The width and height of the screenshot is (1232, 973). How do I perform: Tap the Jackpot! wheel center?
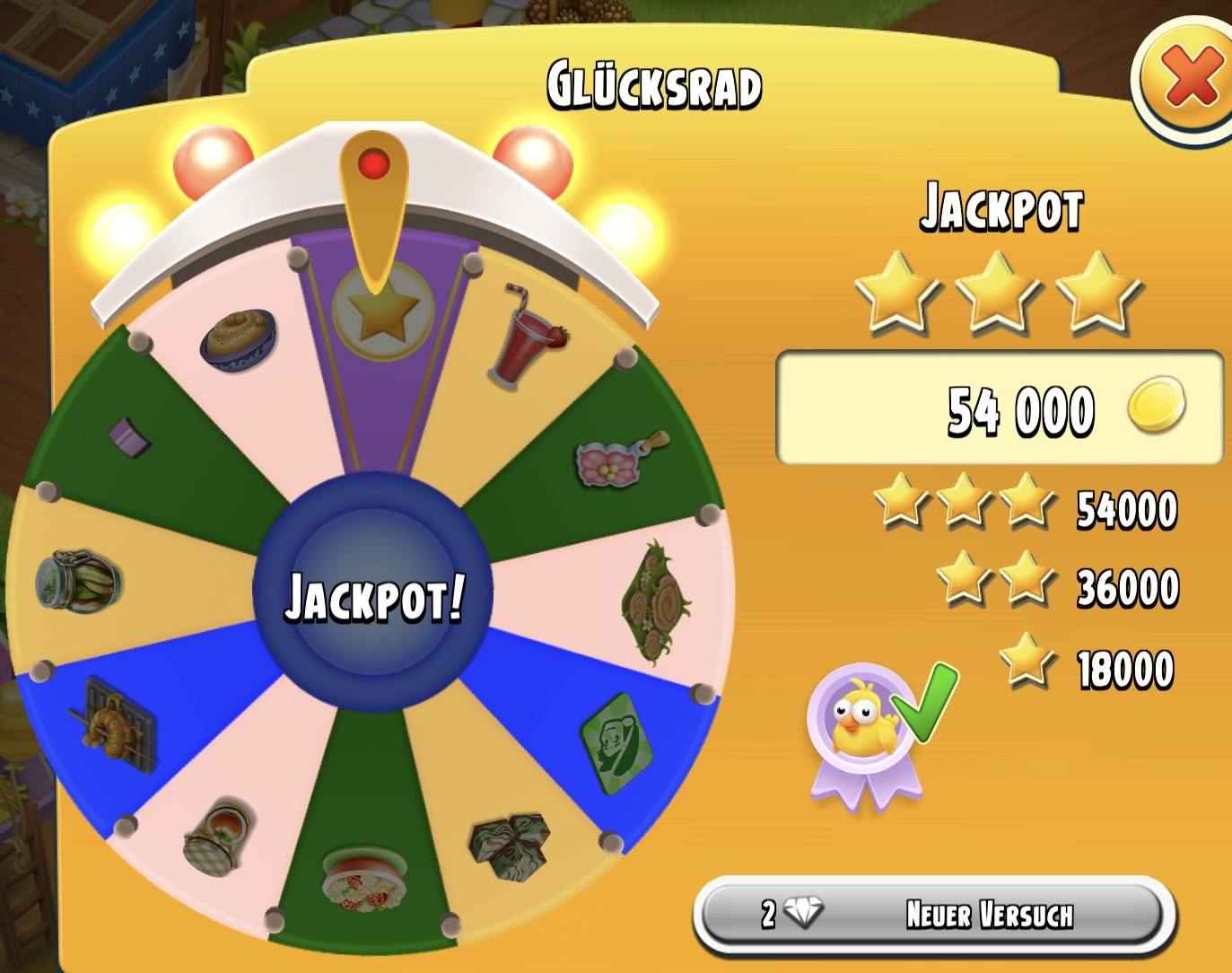pyautogui.click(x=373, y=594)
